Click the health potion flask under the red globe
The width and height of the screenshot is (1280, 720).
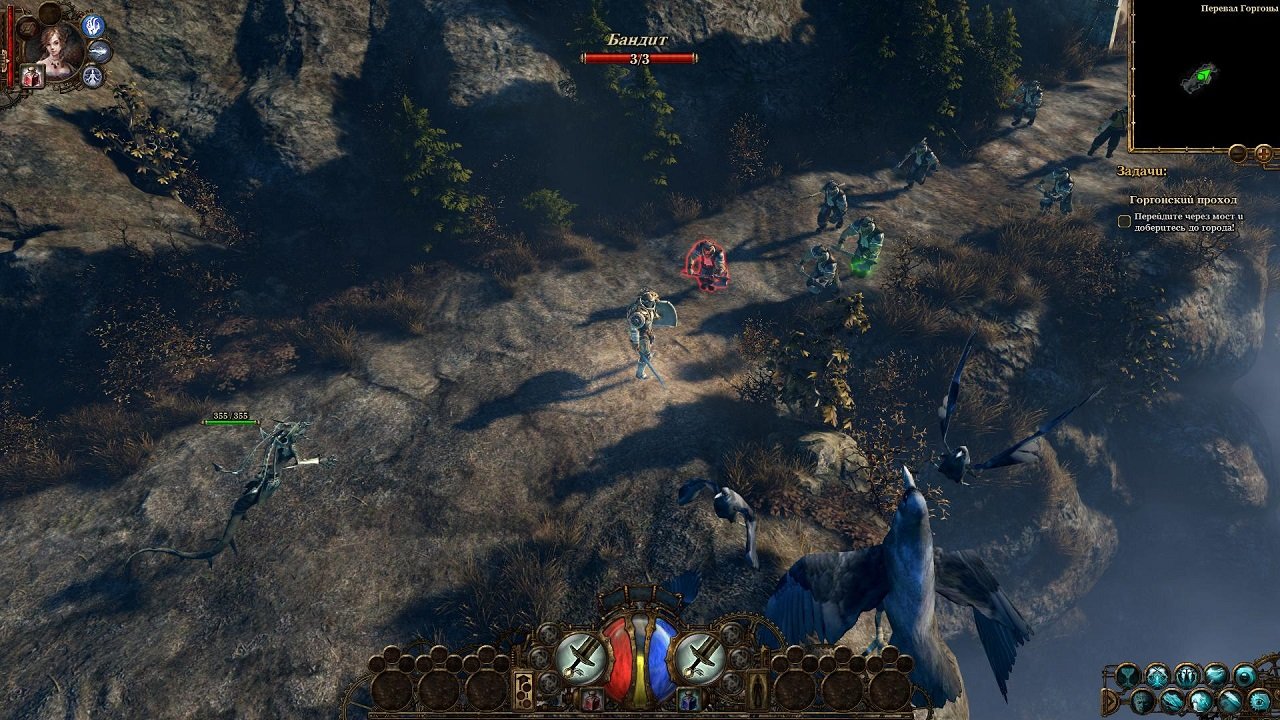pos(591,700)
